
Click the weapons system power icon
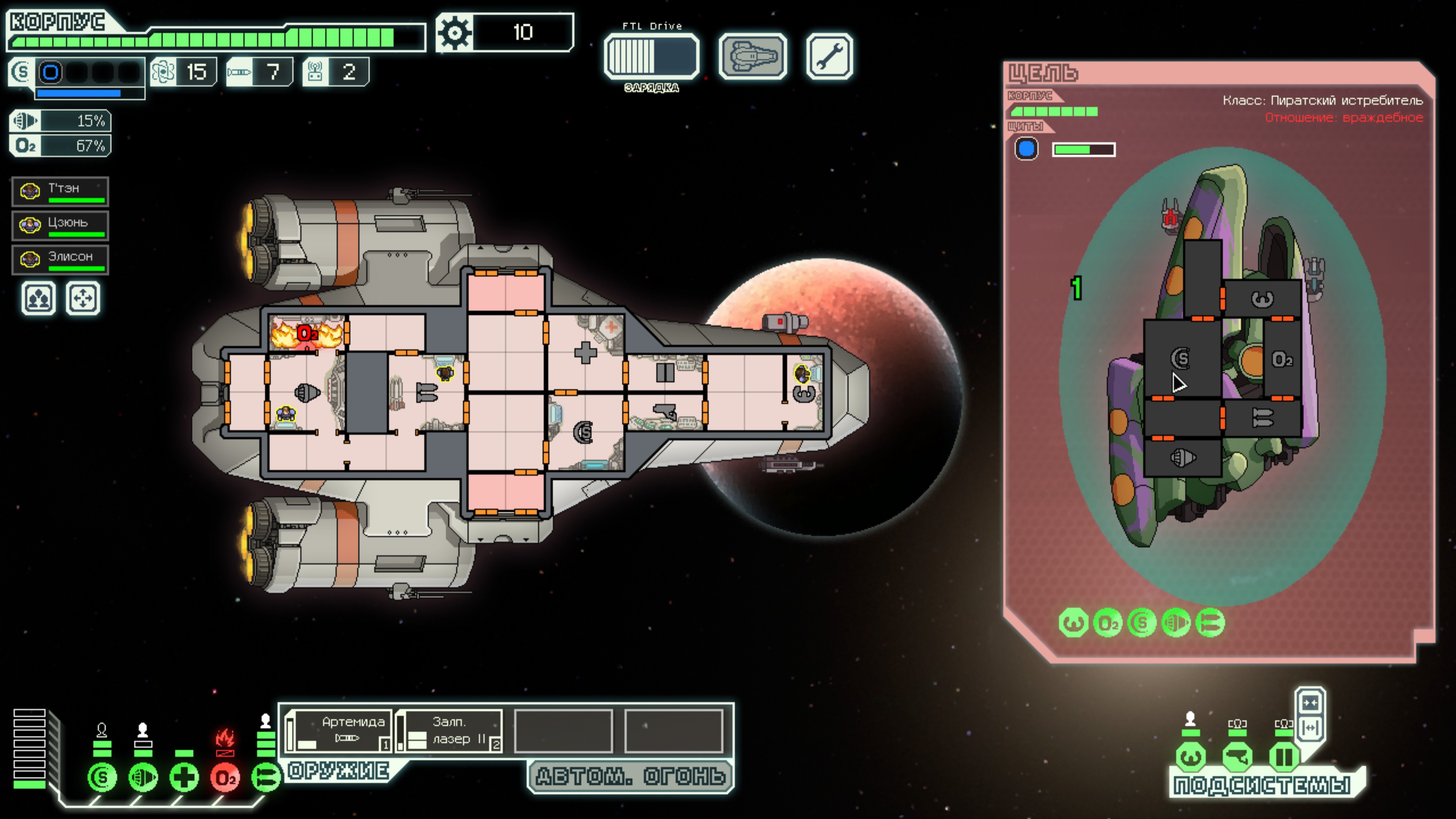tap(265, 778)
